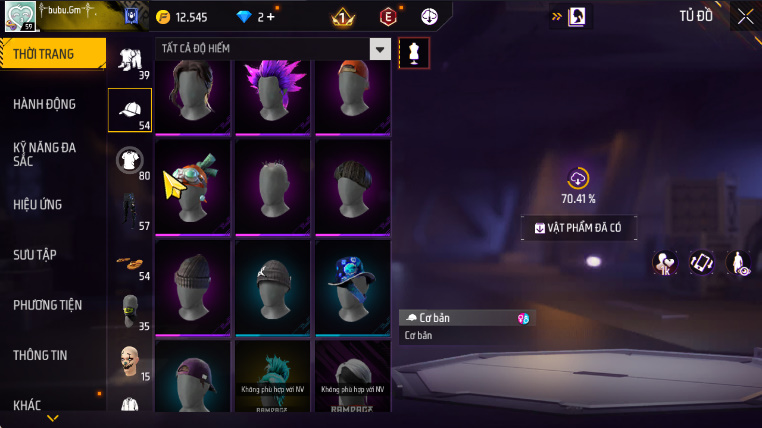Switch to the t-shirt tops subcategory

point(130,160)
